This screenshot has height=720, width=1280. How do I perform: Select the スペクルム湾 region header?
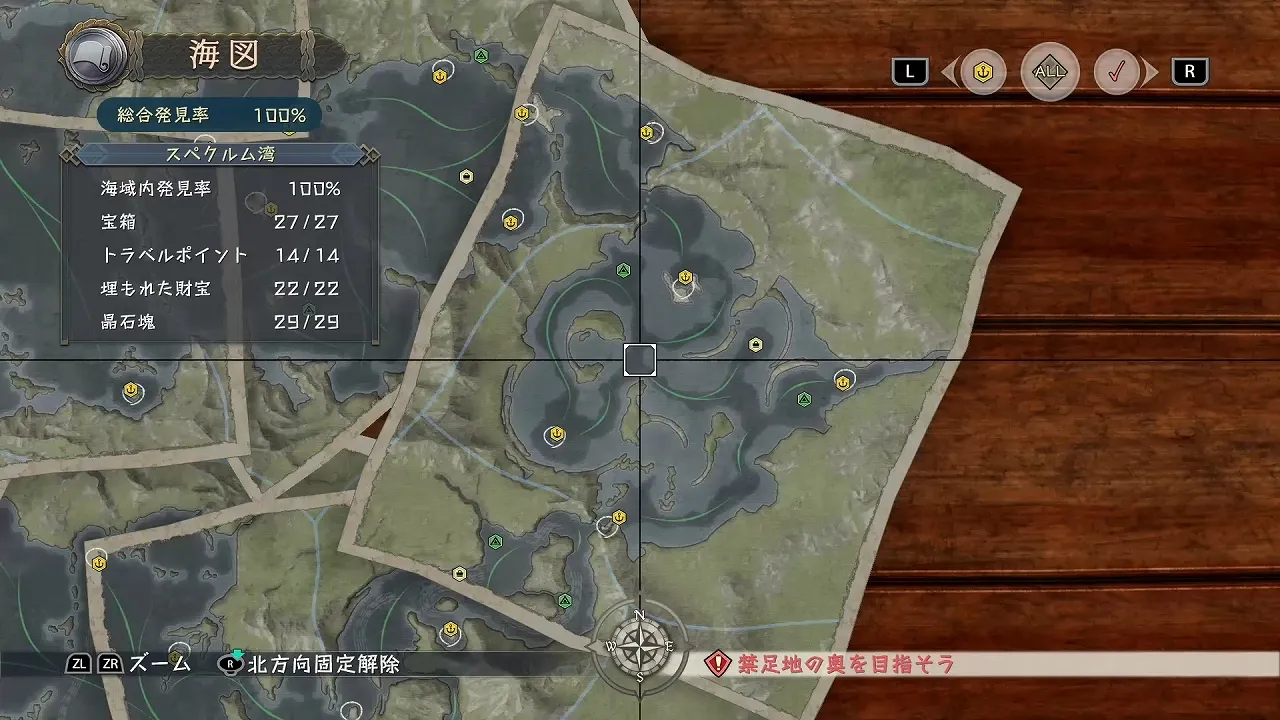tap(220, 155)
